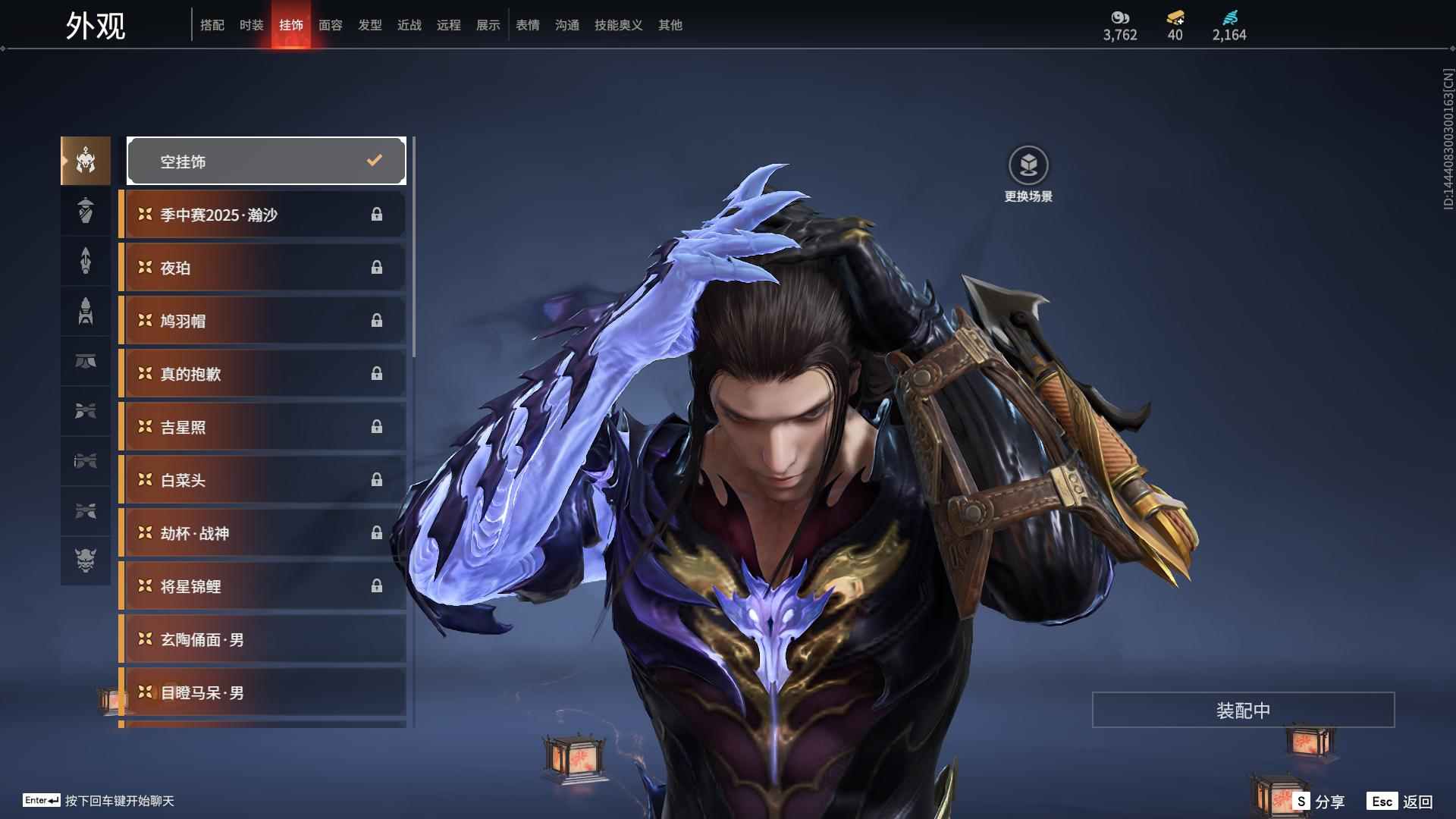1456x819 pixels.
Task: Pick the 目瞪马呆·男 accessory
Action: [x=263, y=692]
